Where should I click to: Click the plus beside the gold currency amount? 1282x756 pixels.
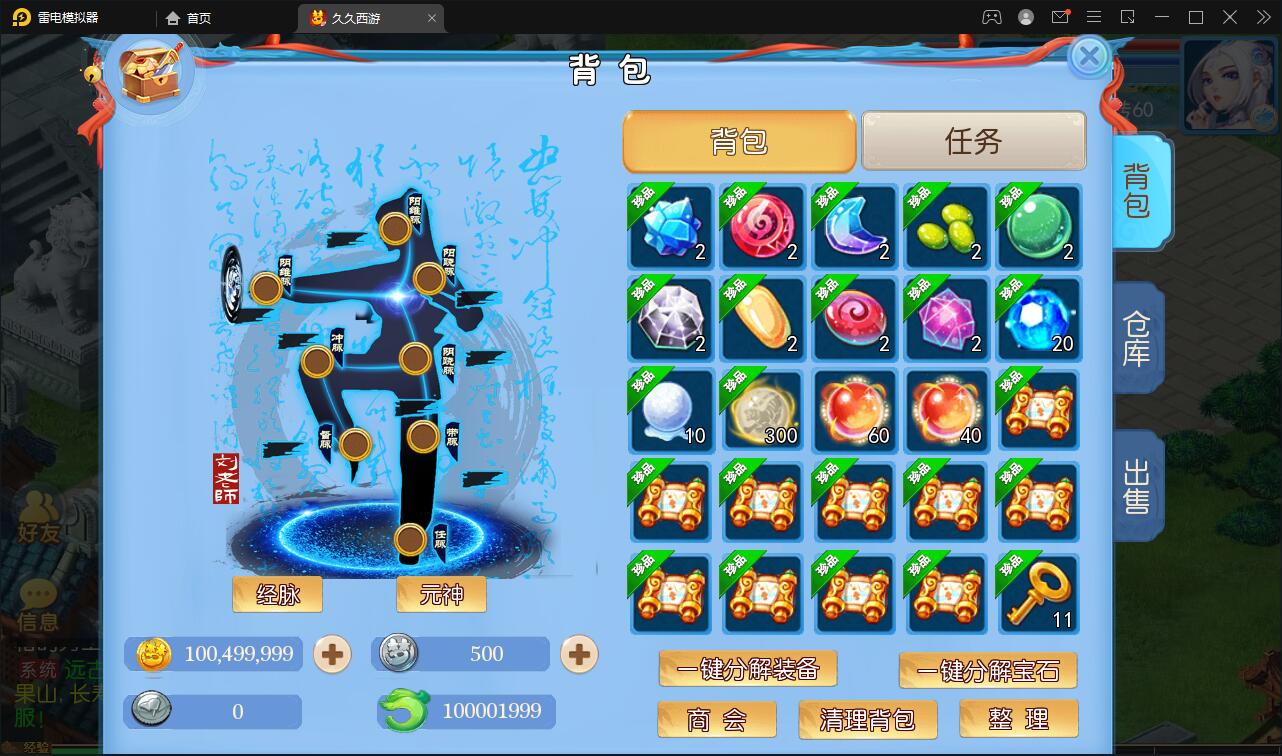331,654
